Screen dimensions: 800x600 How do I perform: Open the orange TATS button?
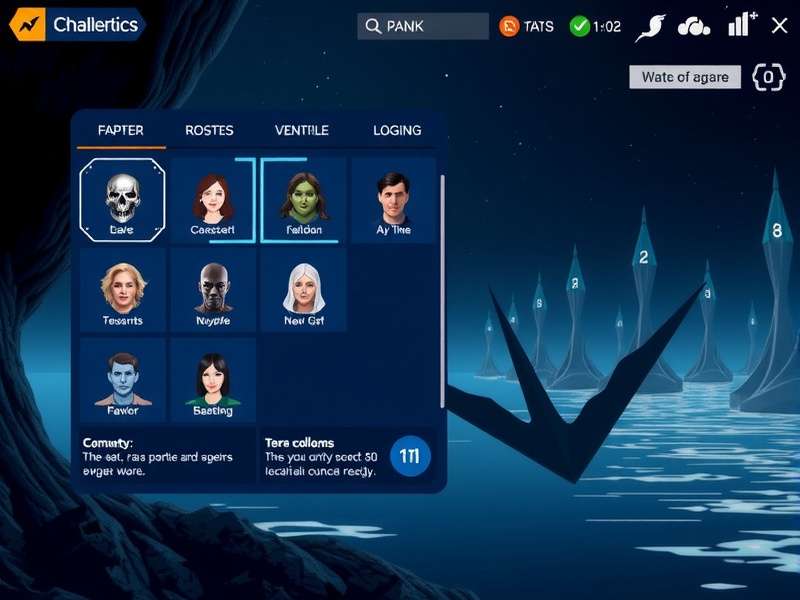tap(526, 27)
